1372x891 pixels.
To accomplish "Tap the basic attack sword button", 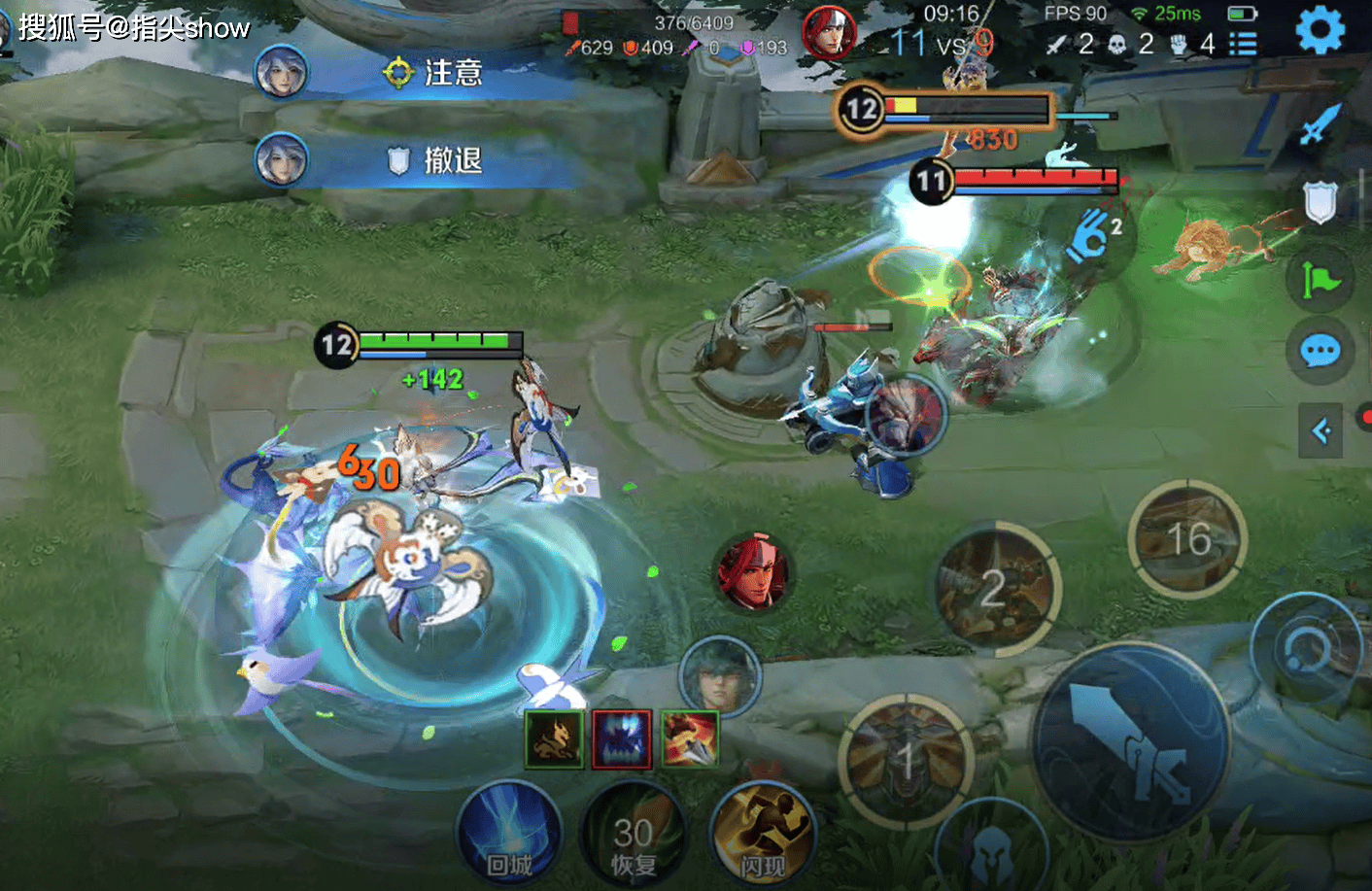I will coord(1131,743).
